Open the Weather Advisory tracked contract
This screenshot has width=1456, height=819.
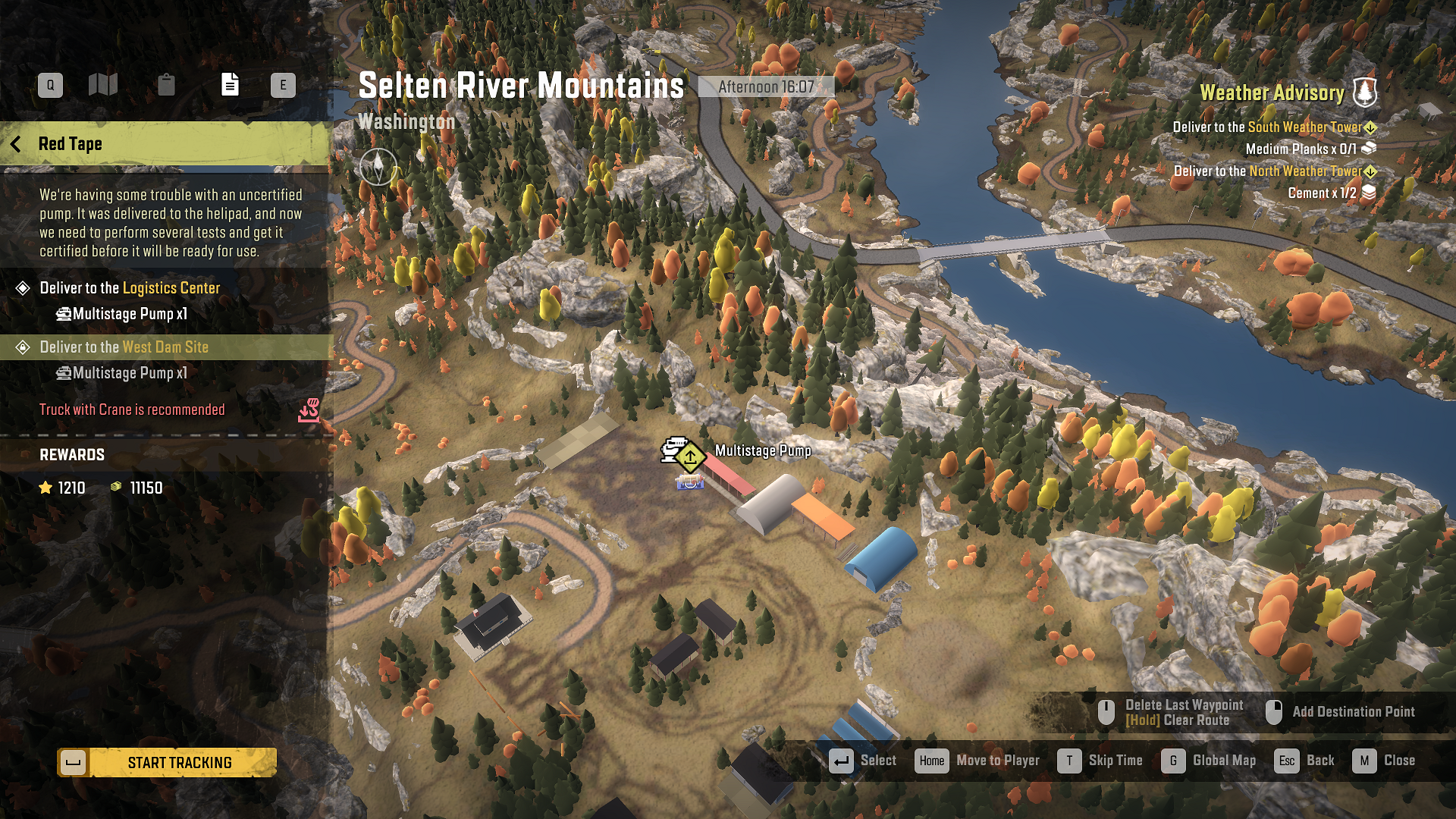pos(1272,93)
